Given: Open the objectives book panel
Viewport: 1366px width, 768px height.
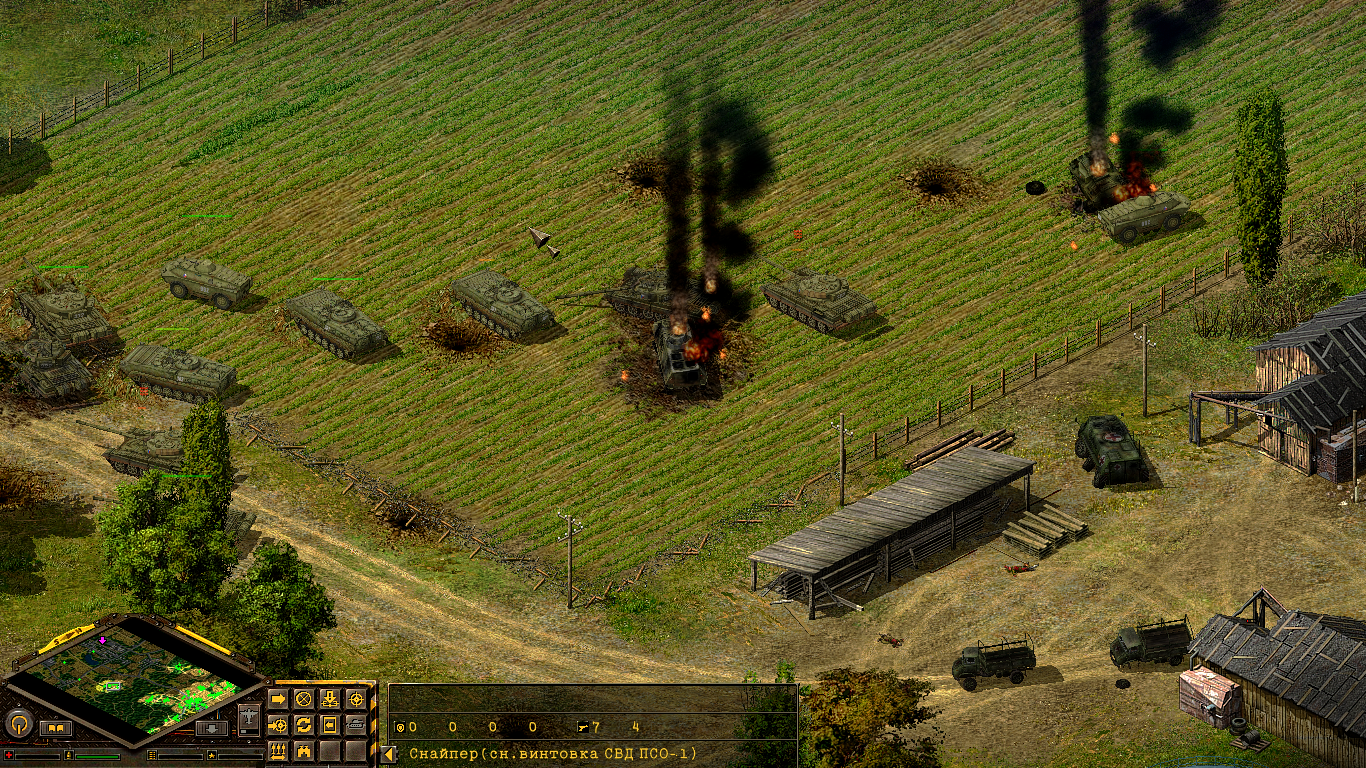Looking at the screenshot, I should (55, 728).
